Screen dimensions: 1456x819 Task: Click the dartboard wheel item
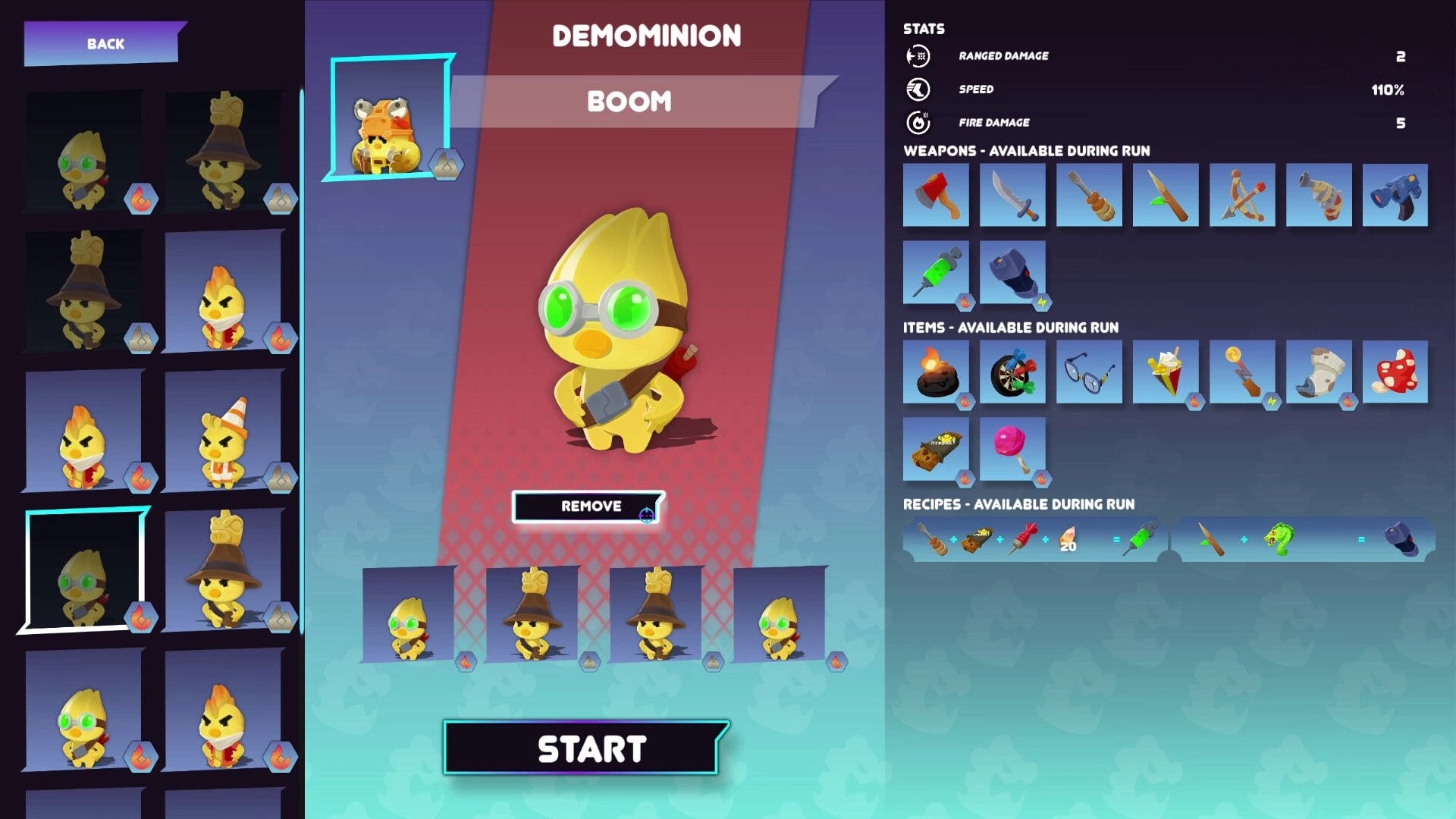click(x=1012, y=372)
